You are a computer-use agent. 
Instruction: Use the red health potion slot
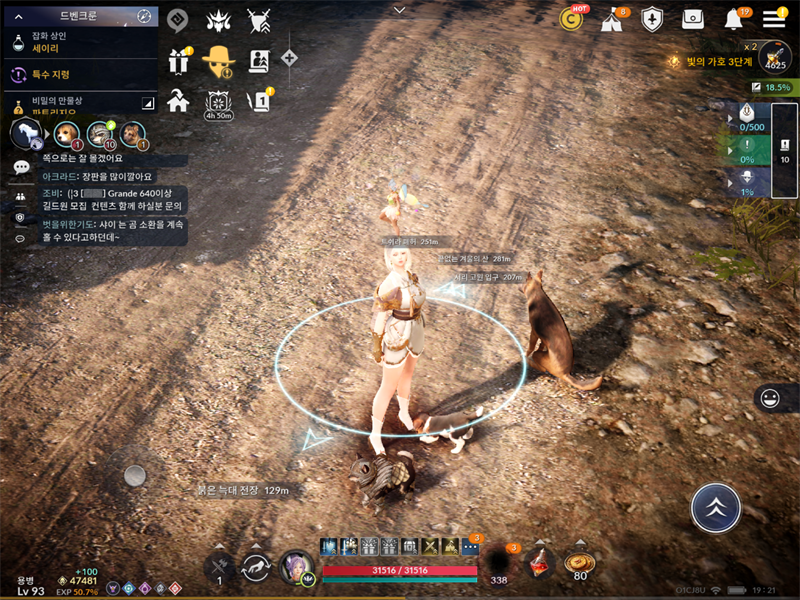pos(541,564)
